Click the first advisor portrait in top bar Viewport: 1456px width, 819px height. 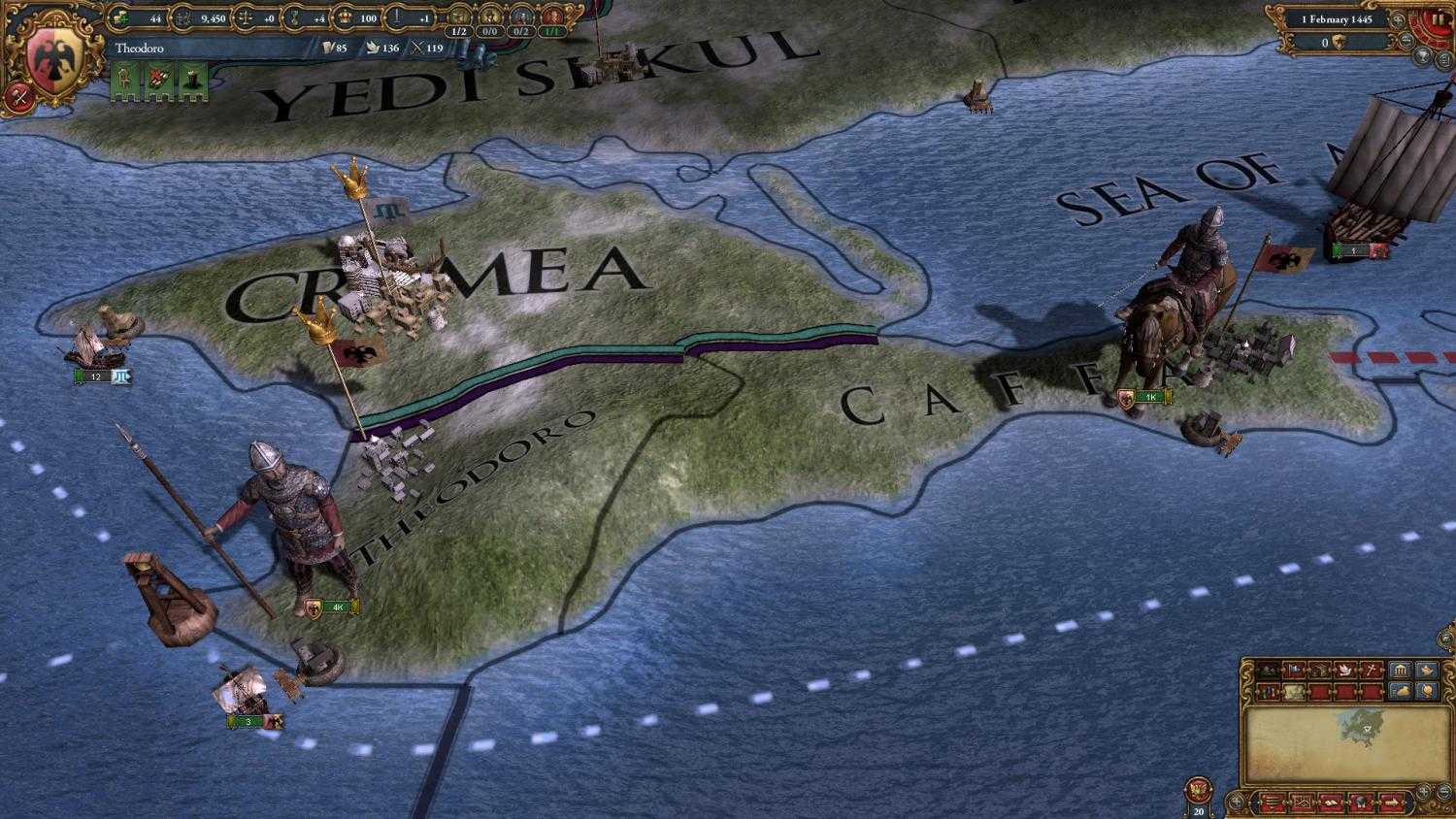pyautogui.click(x=460, y=16)
